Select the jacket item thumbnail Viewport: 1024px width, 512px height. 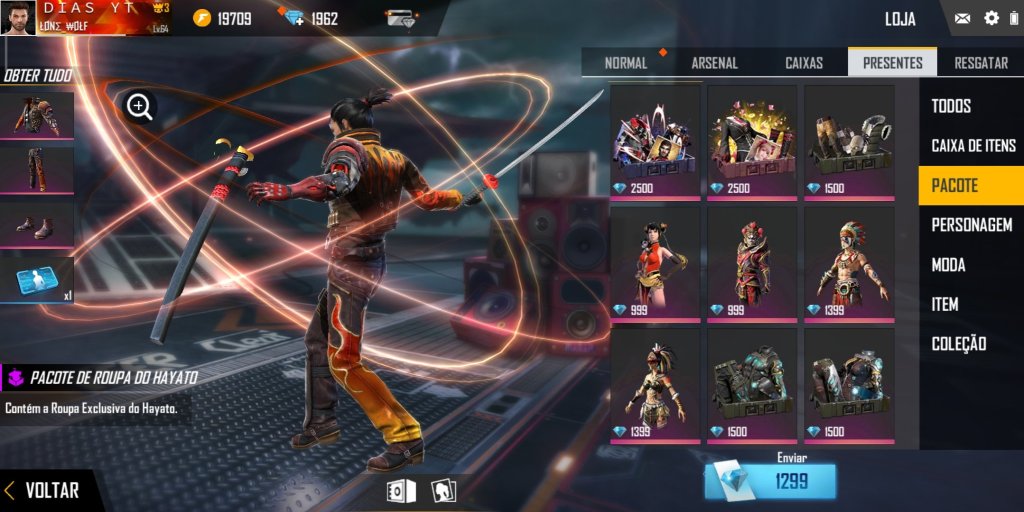[x=37, y=116]
